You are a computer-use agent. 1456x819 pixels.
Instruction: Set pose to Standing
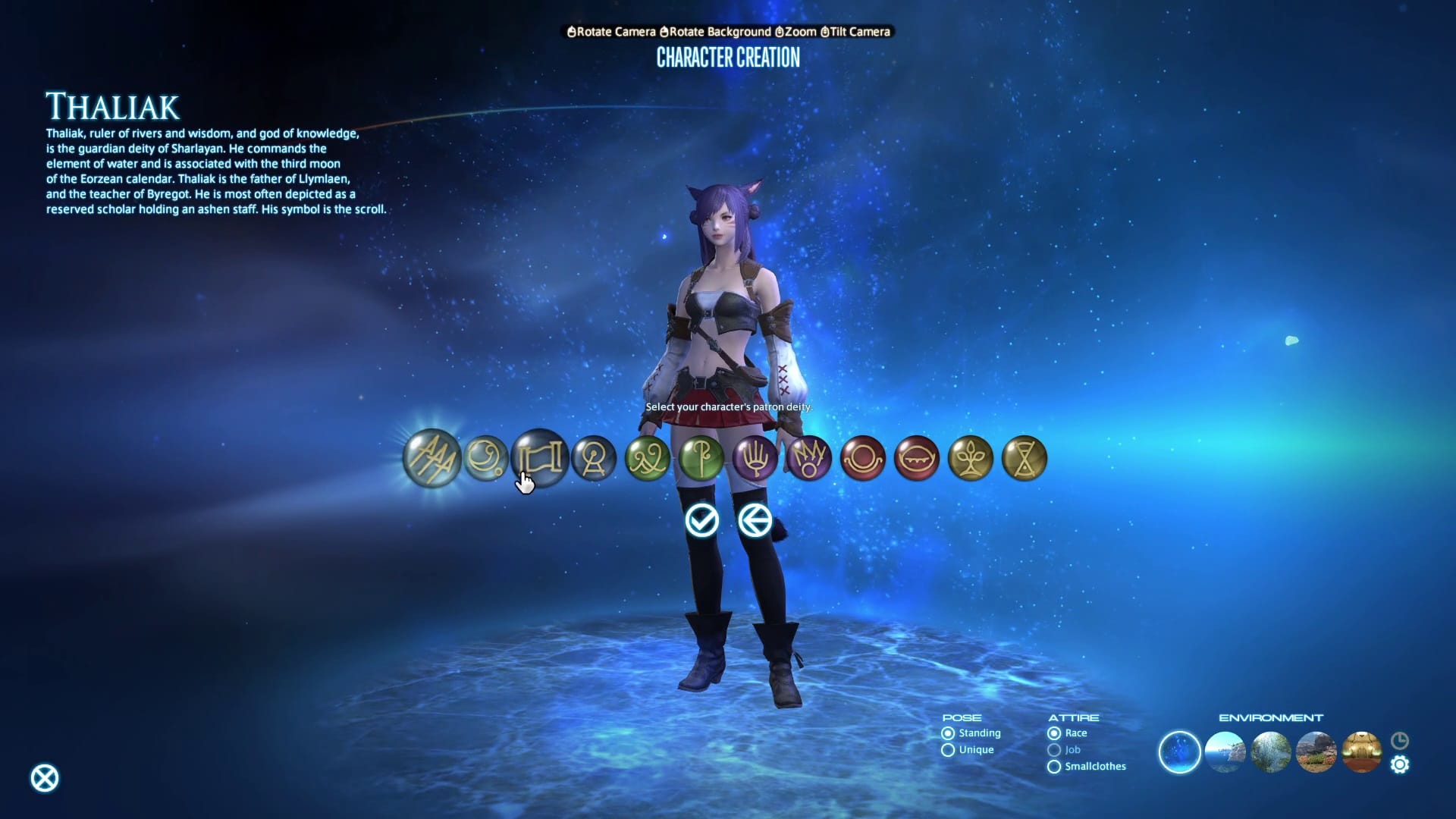948,733
